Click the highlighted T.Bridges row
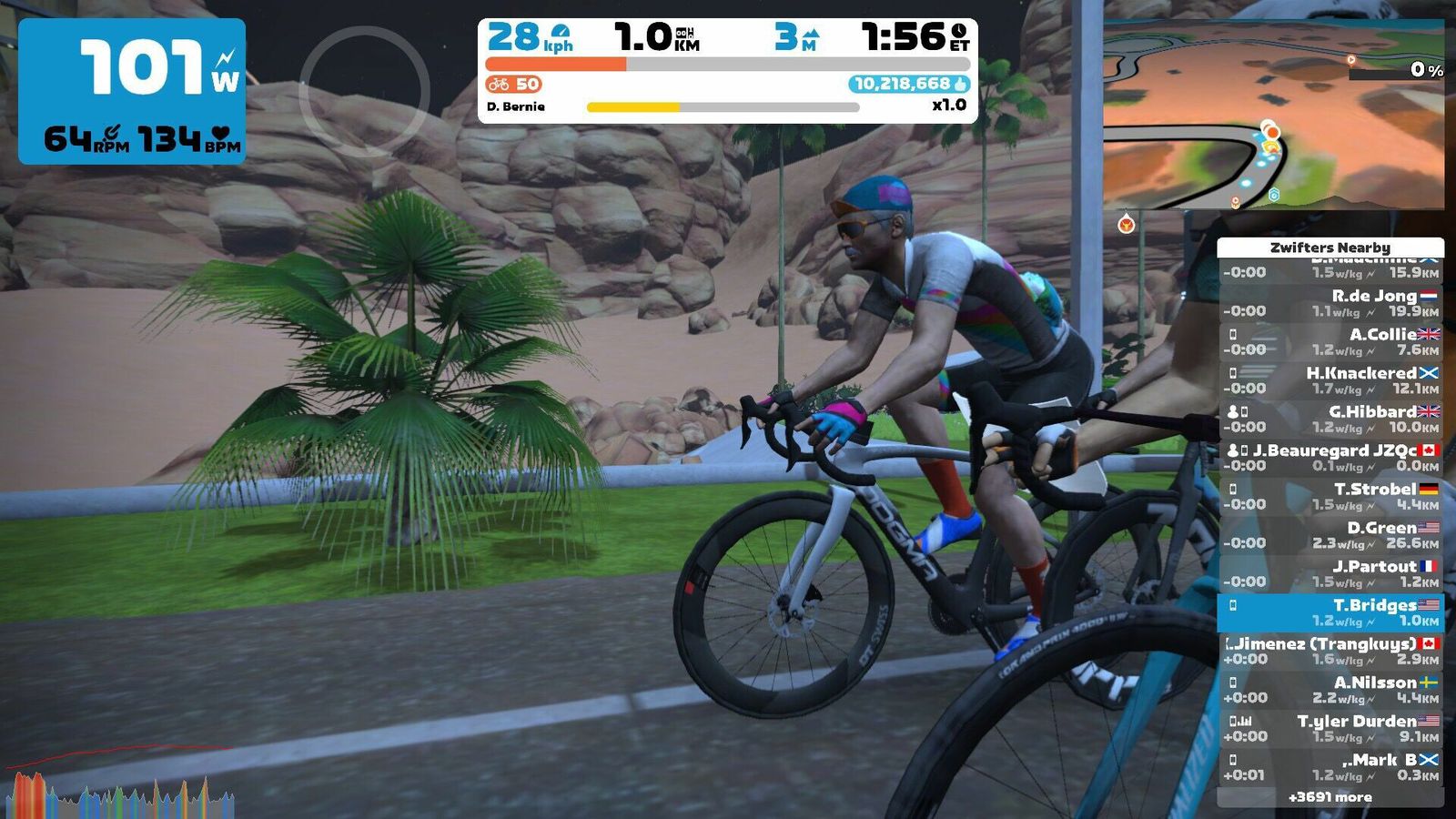This screenshot has width=1456, height=819. [1330, 612]
